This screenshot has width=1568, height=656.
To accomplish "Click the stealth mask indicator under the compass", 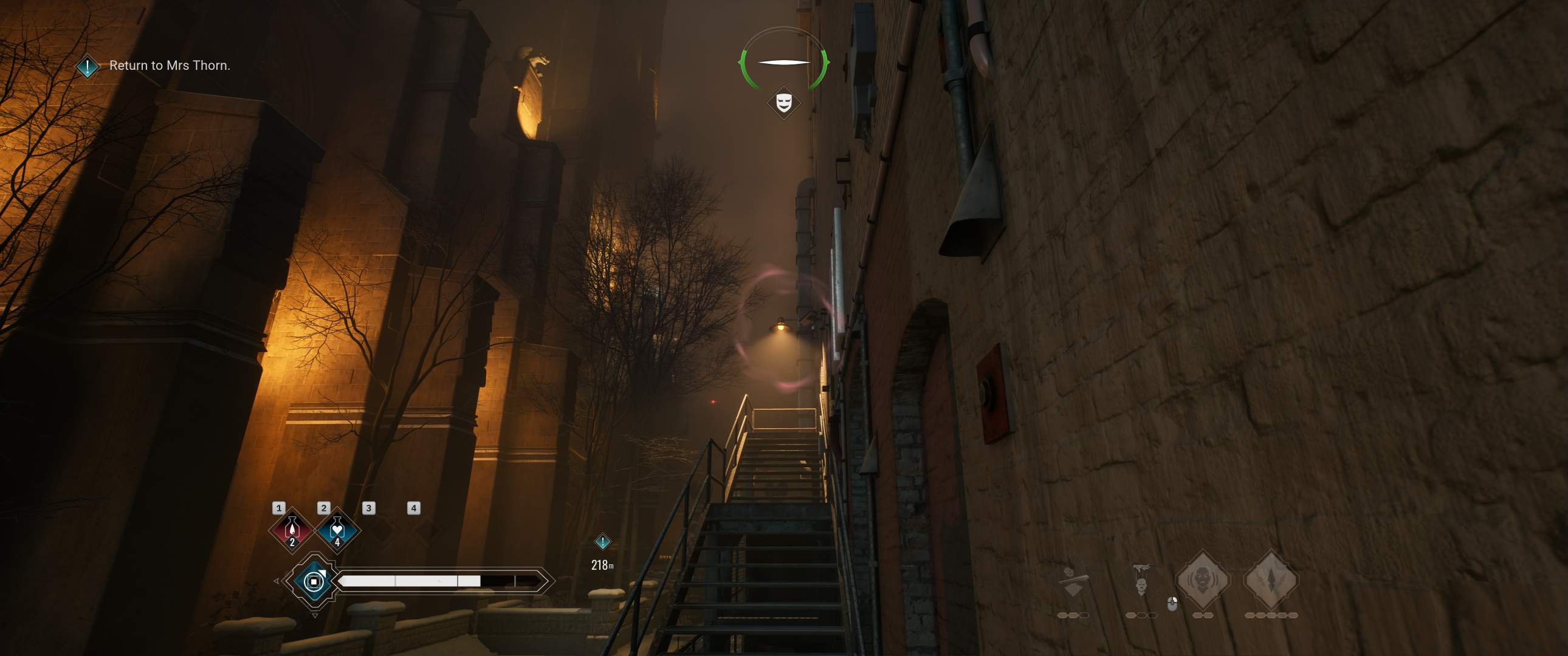I will click(784, 101).
